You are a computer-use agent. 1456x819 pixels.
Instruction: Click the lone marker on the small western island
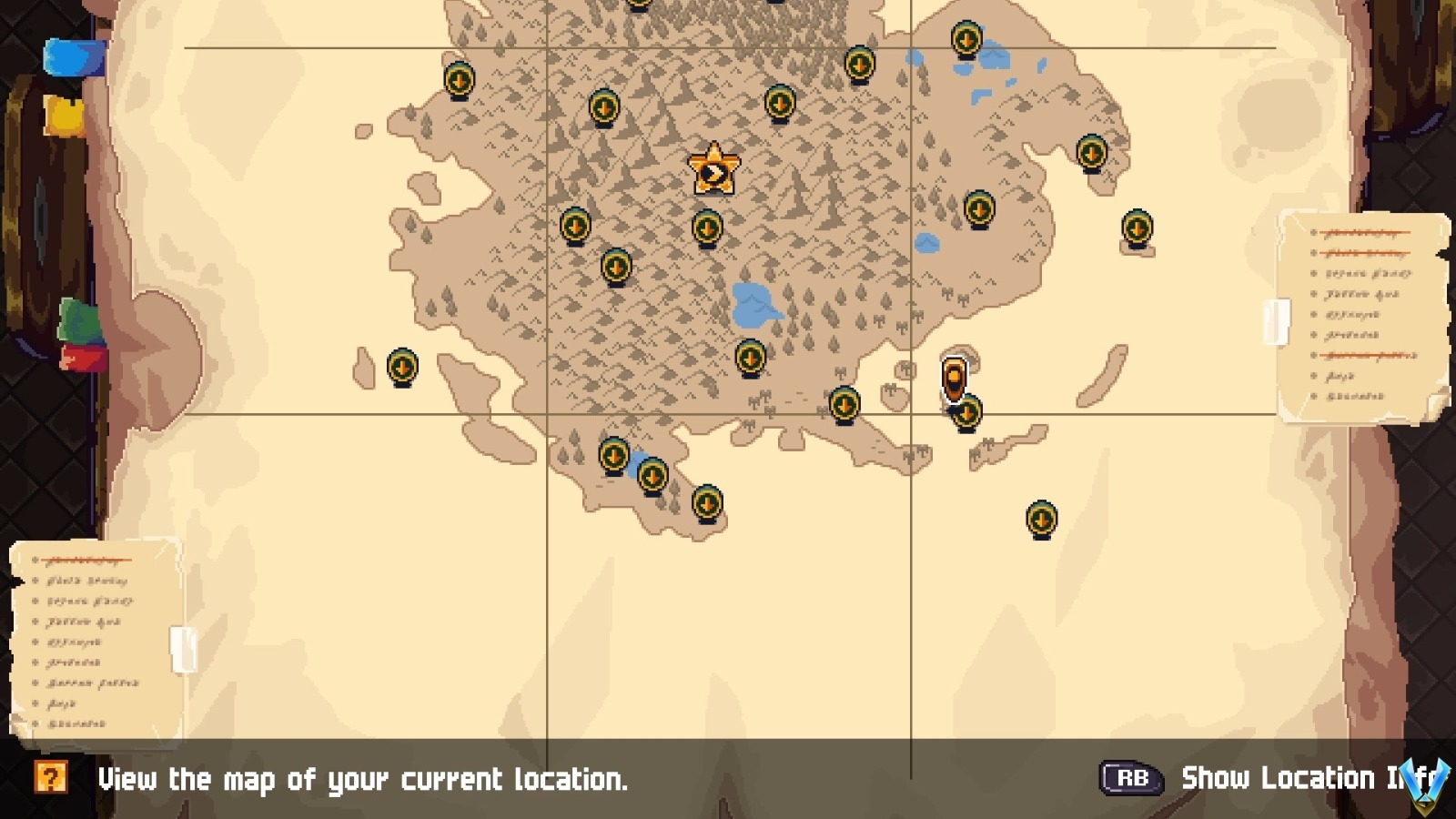(x=402, y=367)
